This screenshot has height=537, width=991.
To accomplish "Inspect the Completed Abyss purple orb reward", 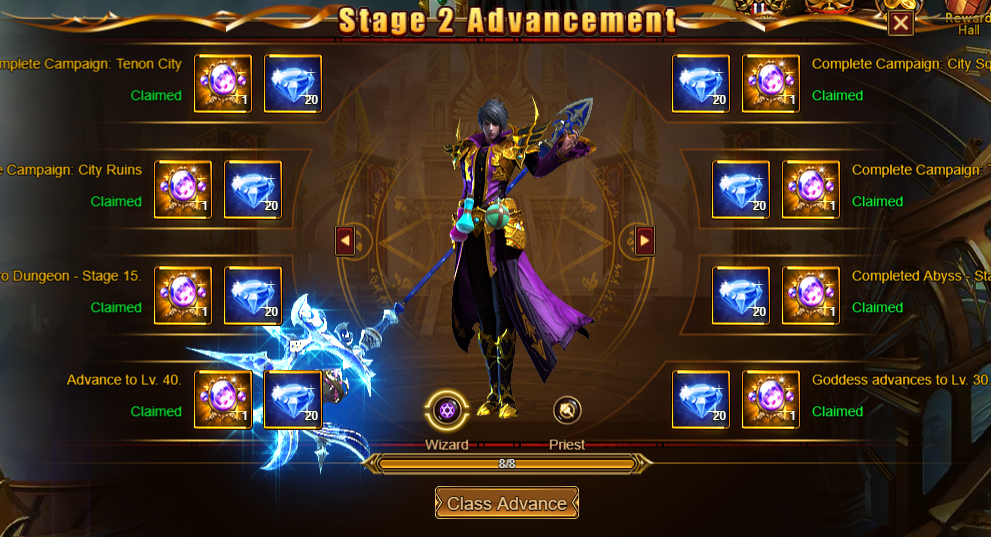I will (x=811, y=296).
